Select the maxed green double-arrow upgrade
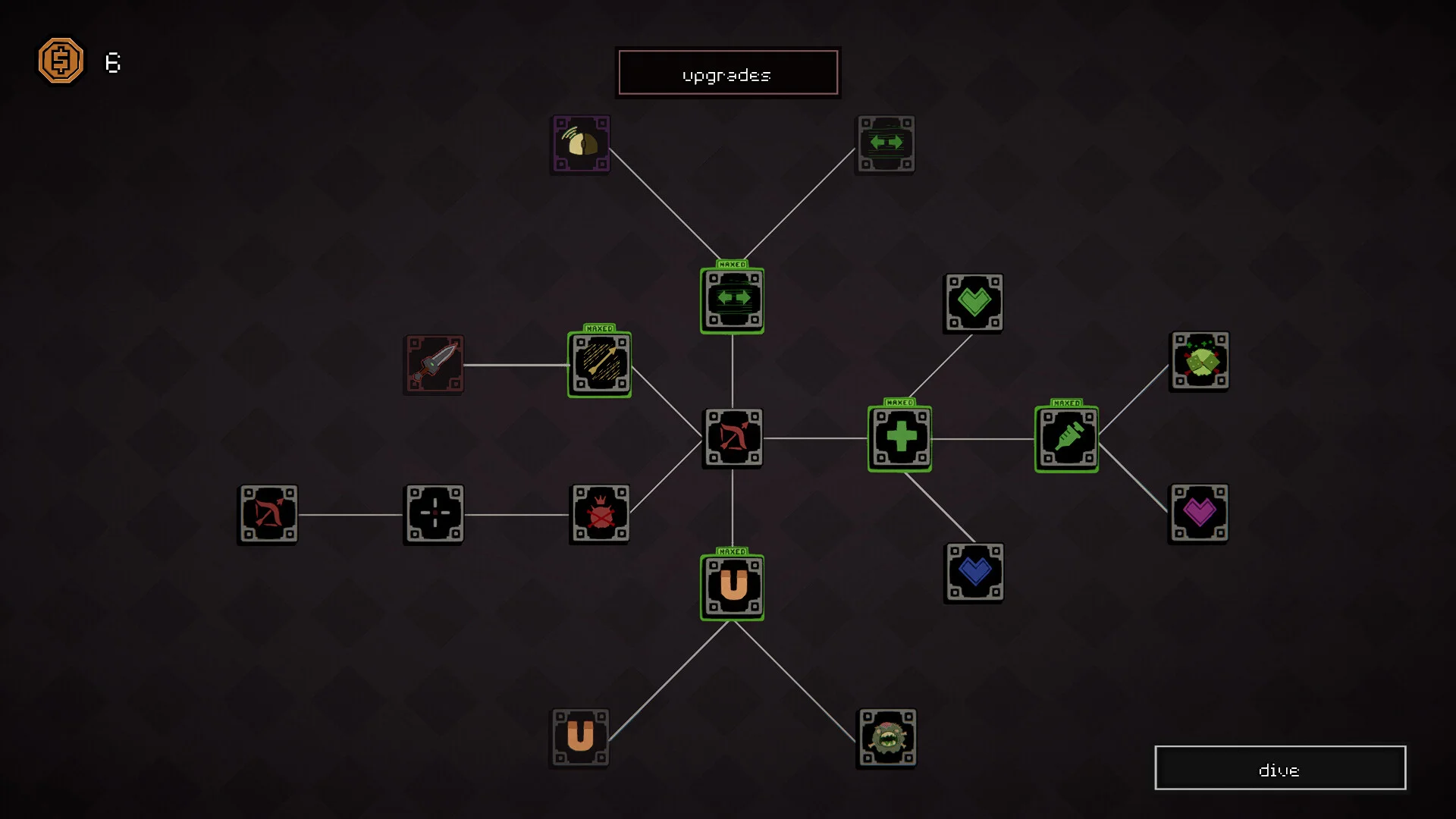The image size is (1456, 819). [732, 300]
